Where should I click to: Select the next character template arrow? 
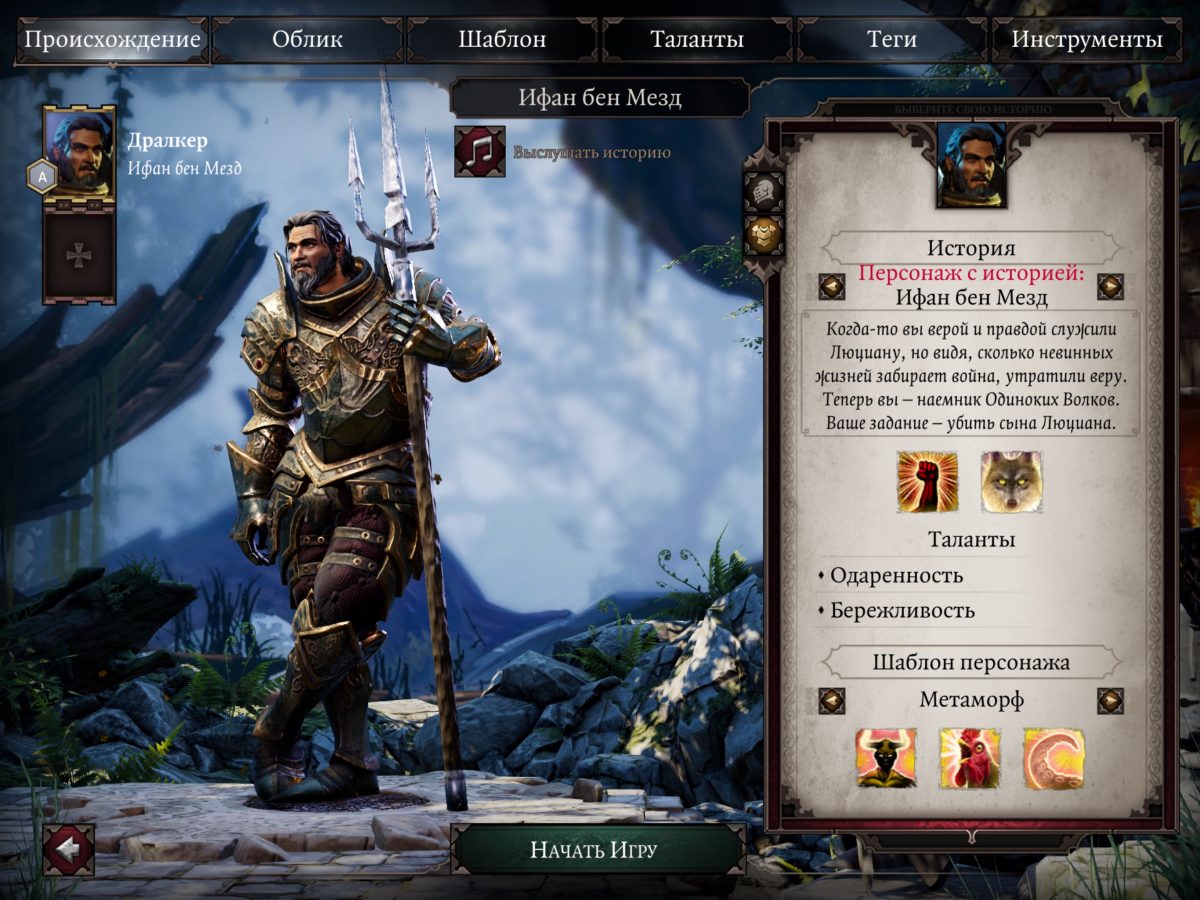(1110, 700)
